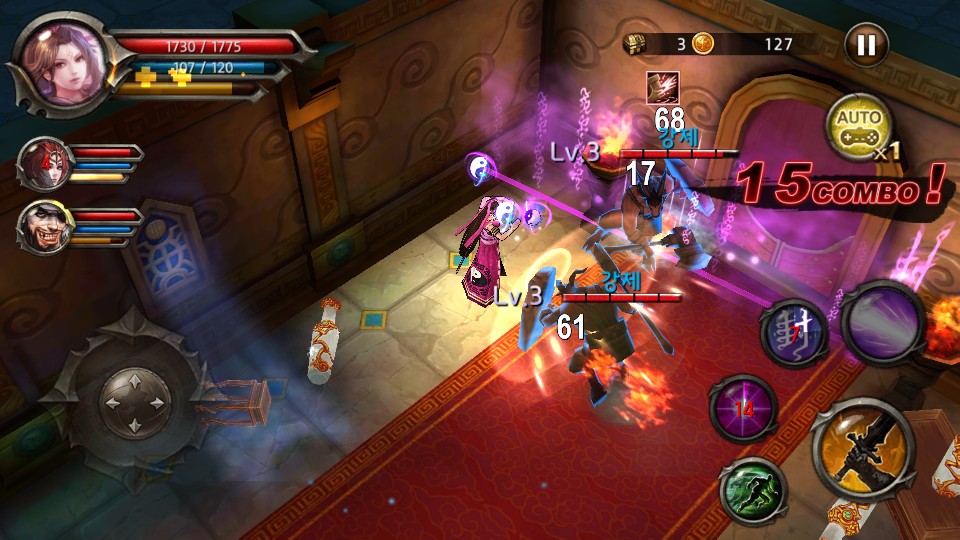Viewport: 960px width, 540px height.
Task: Use the purple burst skill showing 14
Action: (x=744, y=408)
